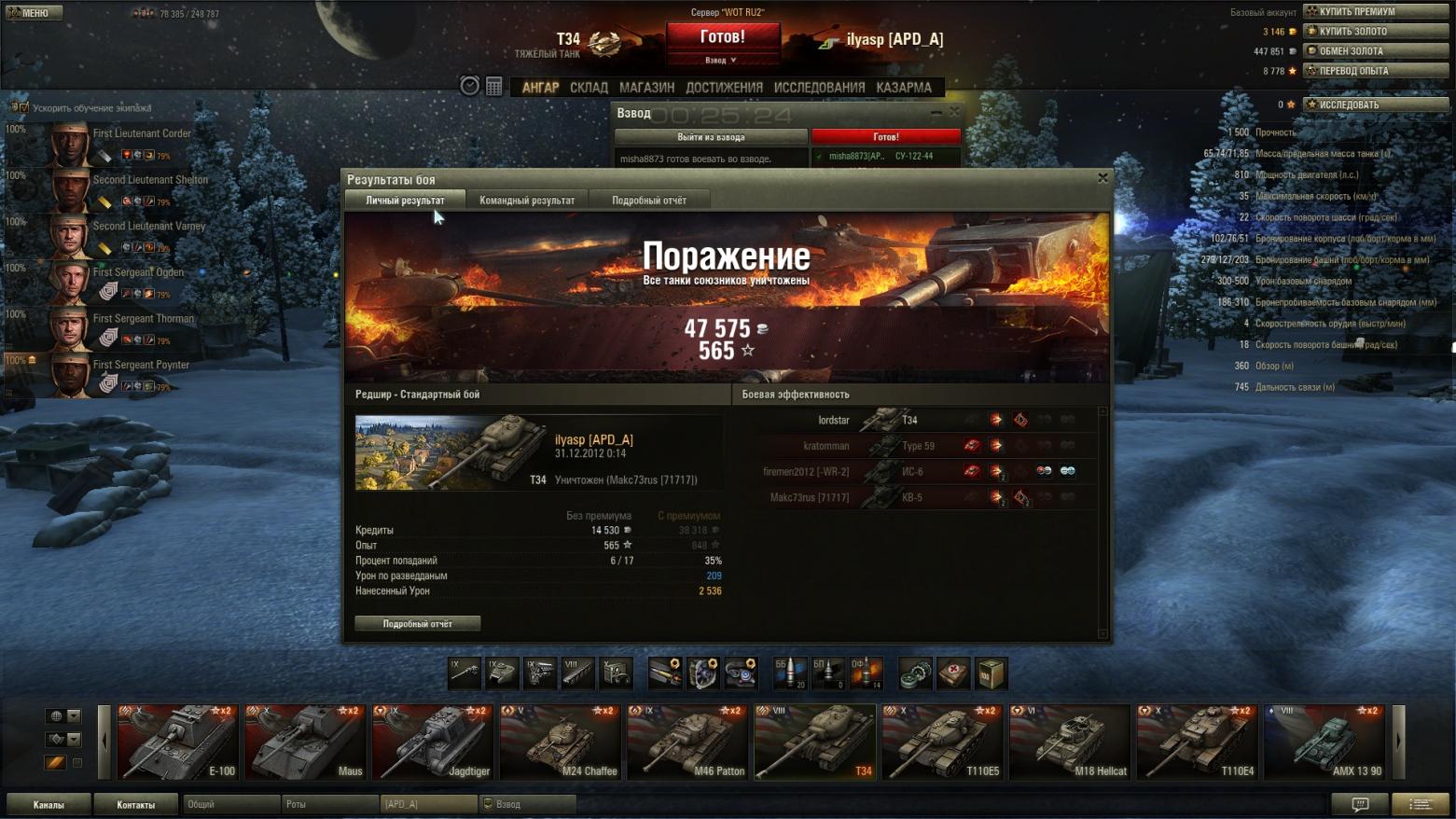
Task: Click the red Готов! battle button
Action: pos(723,37)
